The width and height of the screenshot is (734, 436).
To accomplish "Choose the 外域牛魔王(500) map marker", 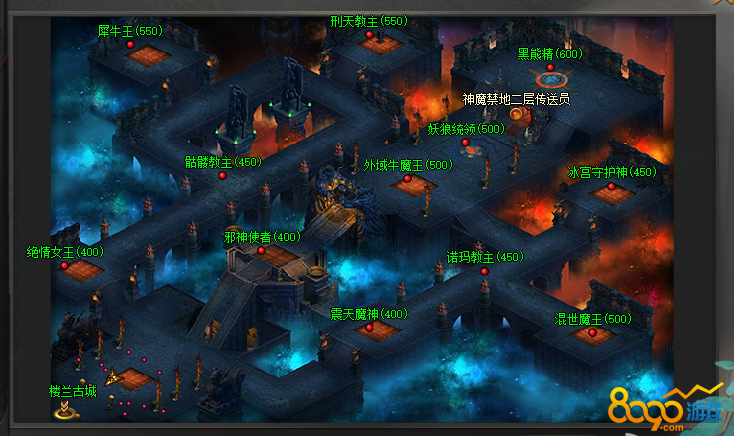I will [x=408, y=179].
